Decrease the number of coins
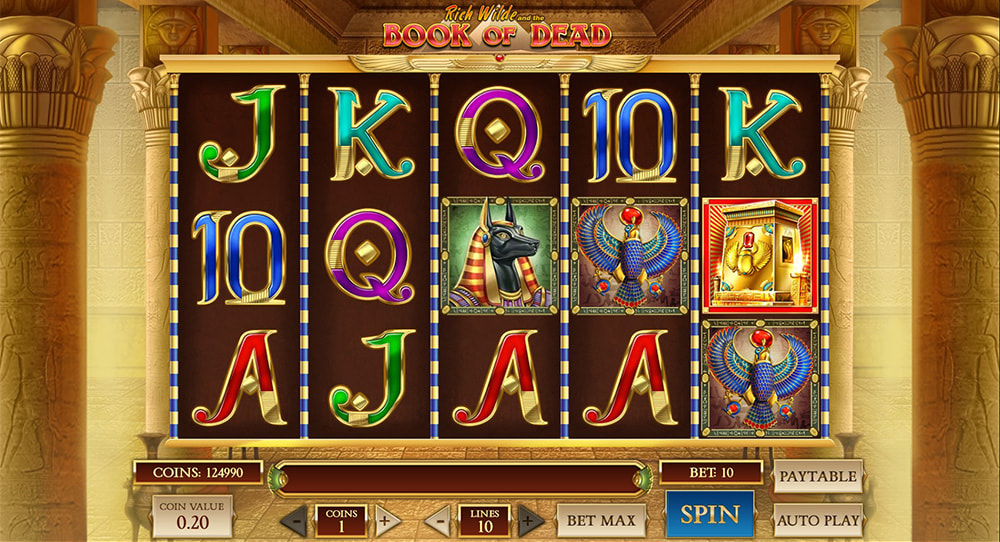Viewport: 1000px width, 542px height. point(295,521)
